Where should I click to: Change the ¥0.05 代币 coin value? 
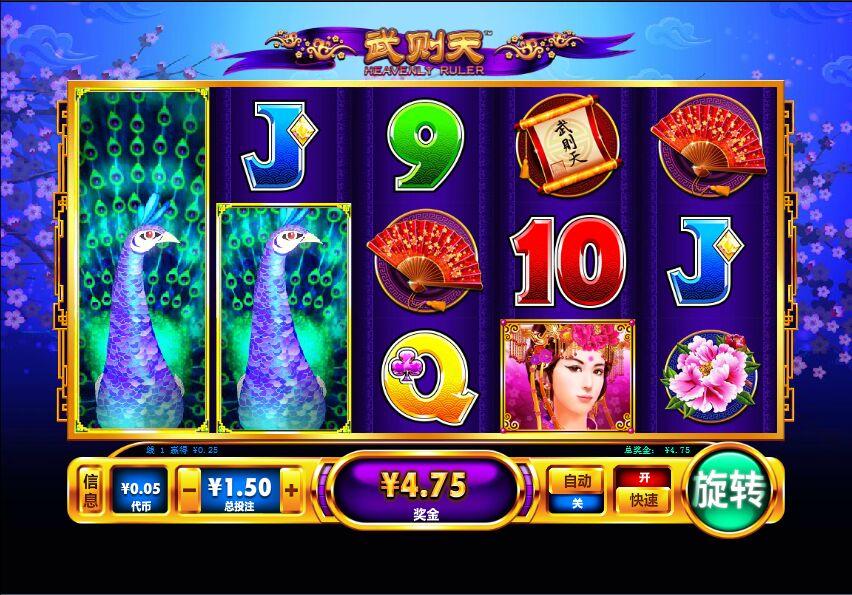[139, 490]
